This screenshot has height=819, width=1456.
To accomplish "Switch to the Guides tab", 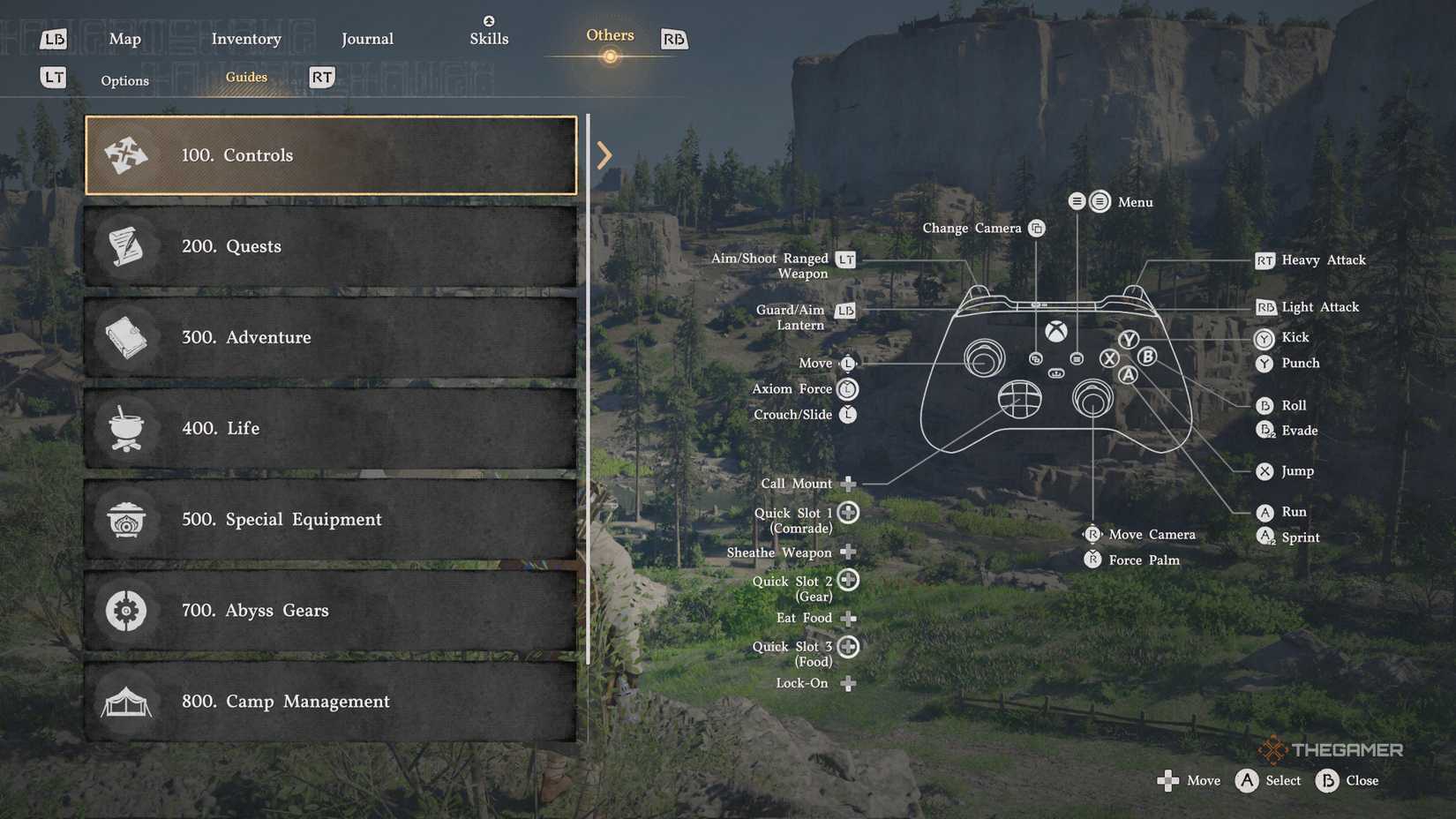I will point(245,77).
